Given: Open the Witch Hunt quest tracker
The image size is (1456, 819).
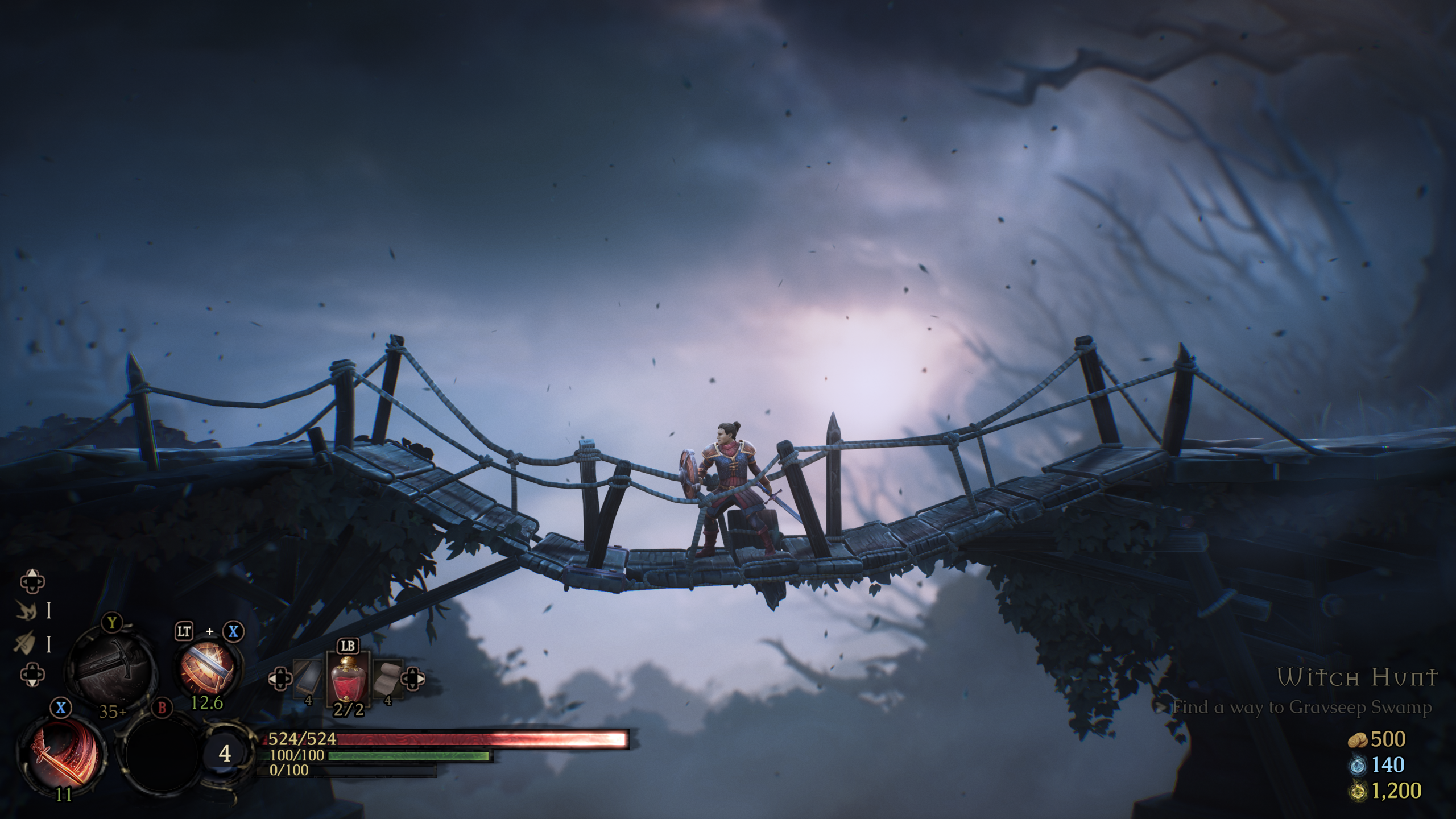Looking at the screenshot, I should [x=1357, y=677].
